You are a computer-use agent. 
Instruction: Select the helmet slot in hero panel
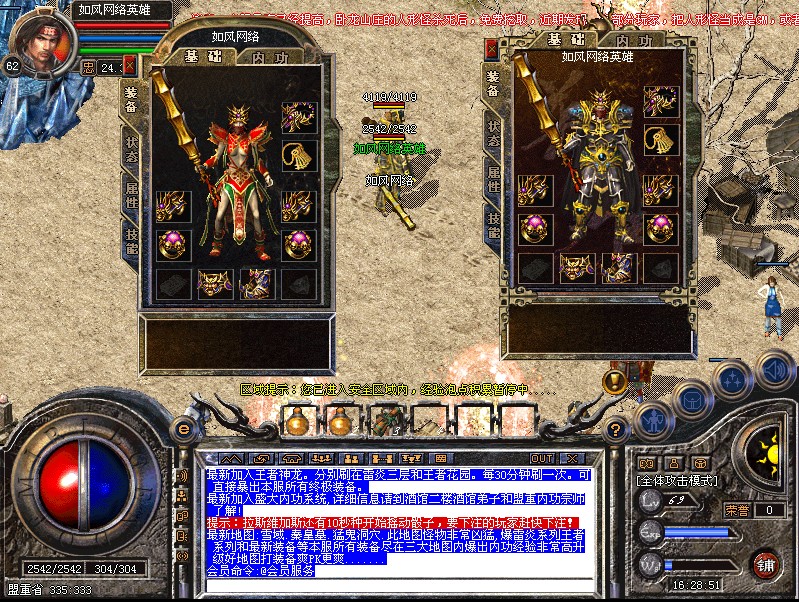[x=661, y=100]
